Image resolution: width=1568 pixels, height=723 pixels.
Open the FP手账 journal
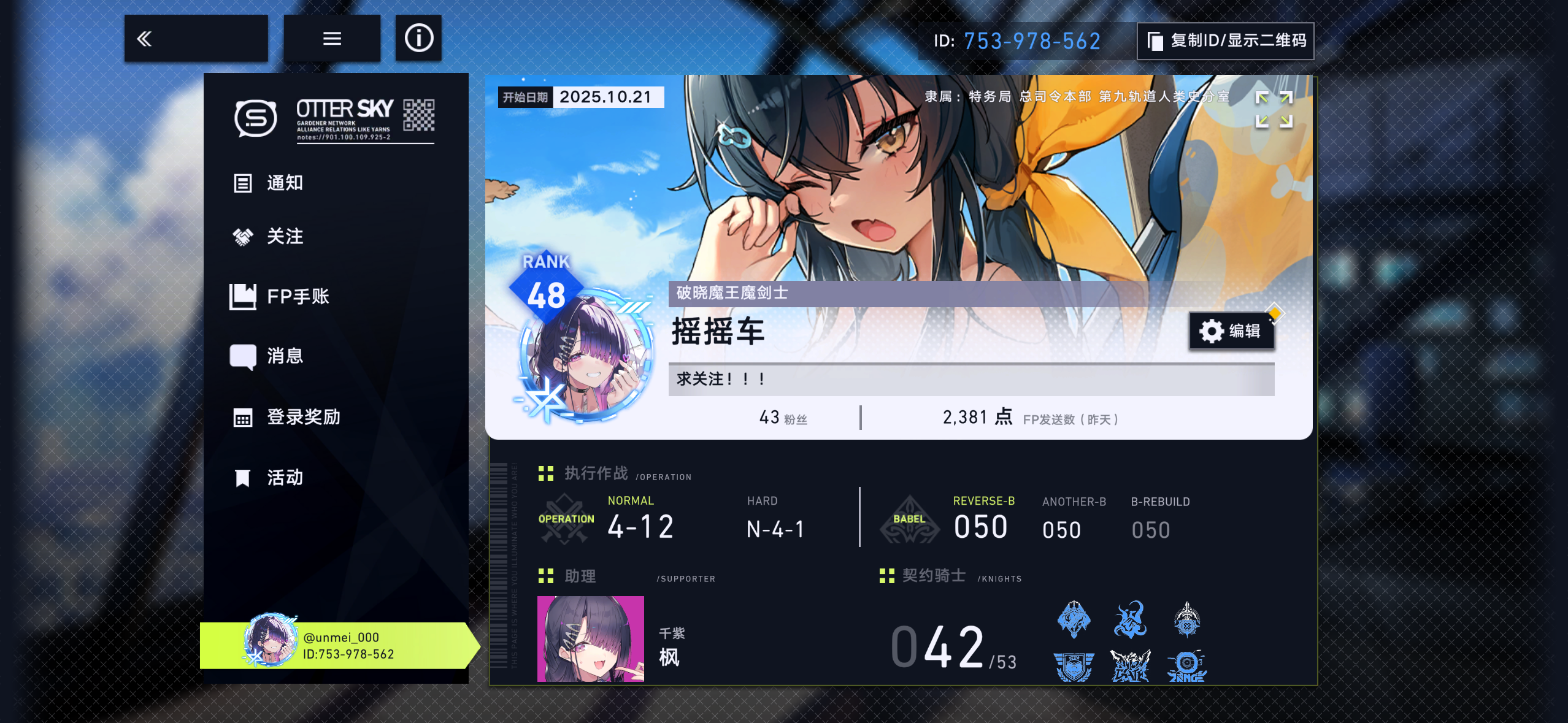pyautogui.click(x=298, y=296)
